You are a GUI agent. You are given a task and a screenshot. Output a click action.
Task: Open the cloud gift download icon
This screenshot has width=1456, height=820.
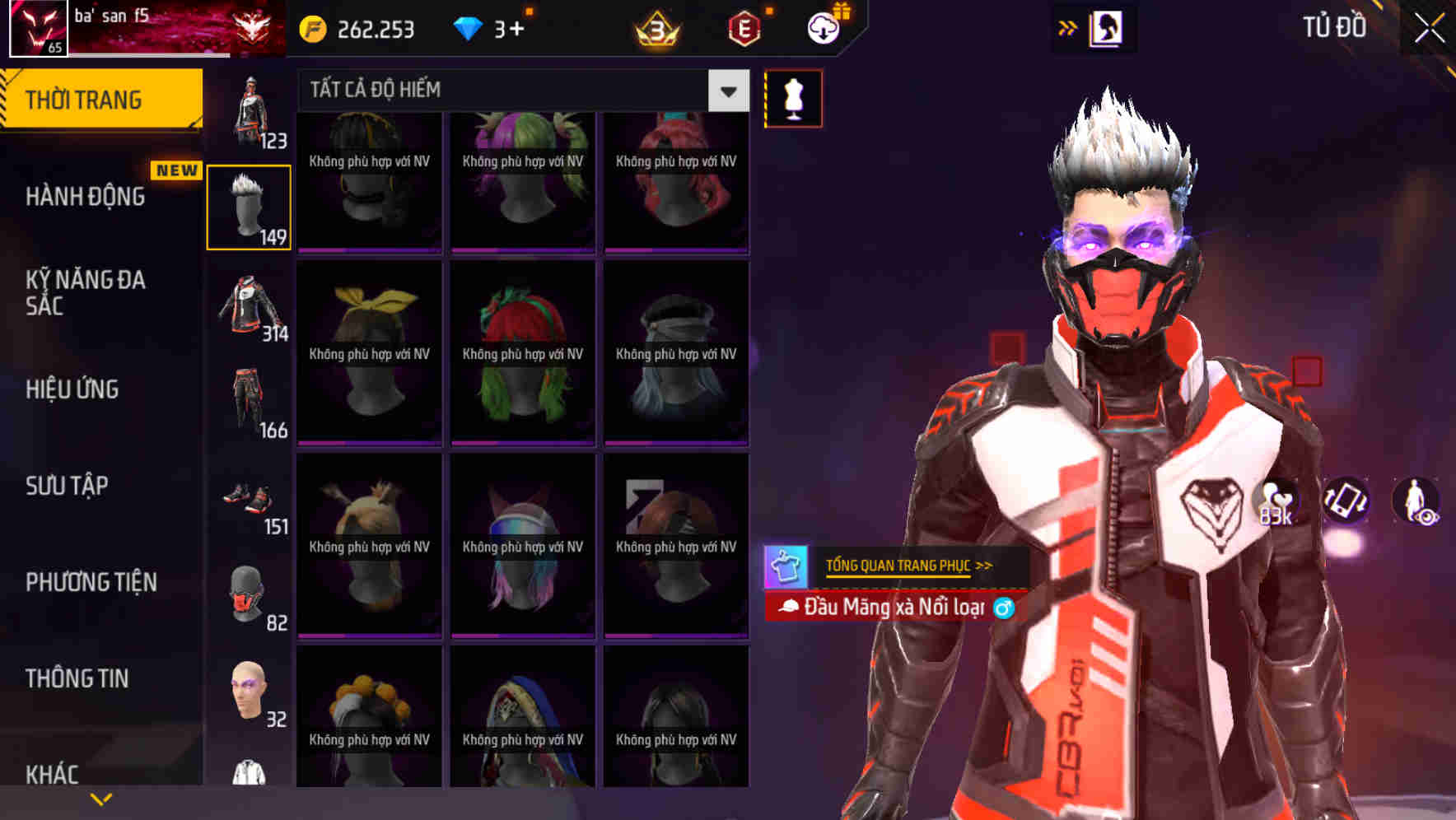pos(823,27)
